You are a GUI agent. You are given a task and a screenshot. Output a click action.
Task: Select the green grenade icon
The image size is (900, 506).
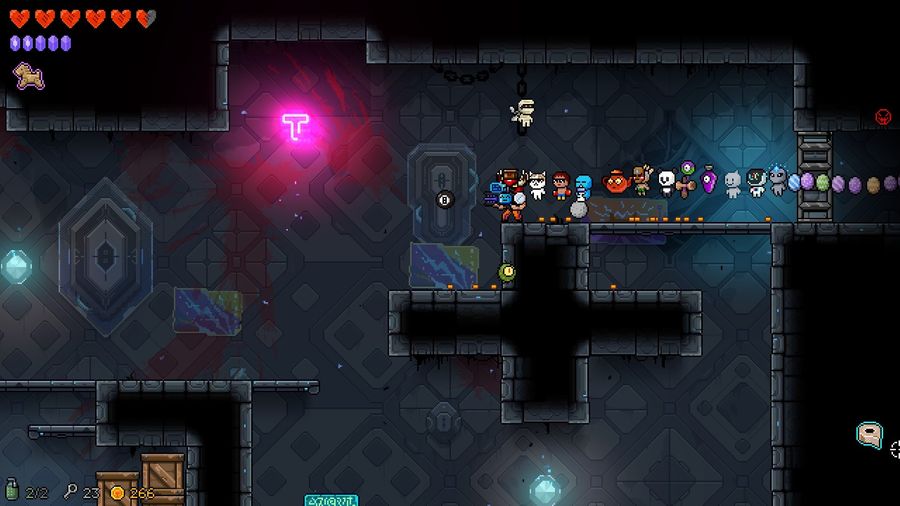[x=12, y=492]
